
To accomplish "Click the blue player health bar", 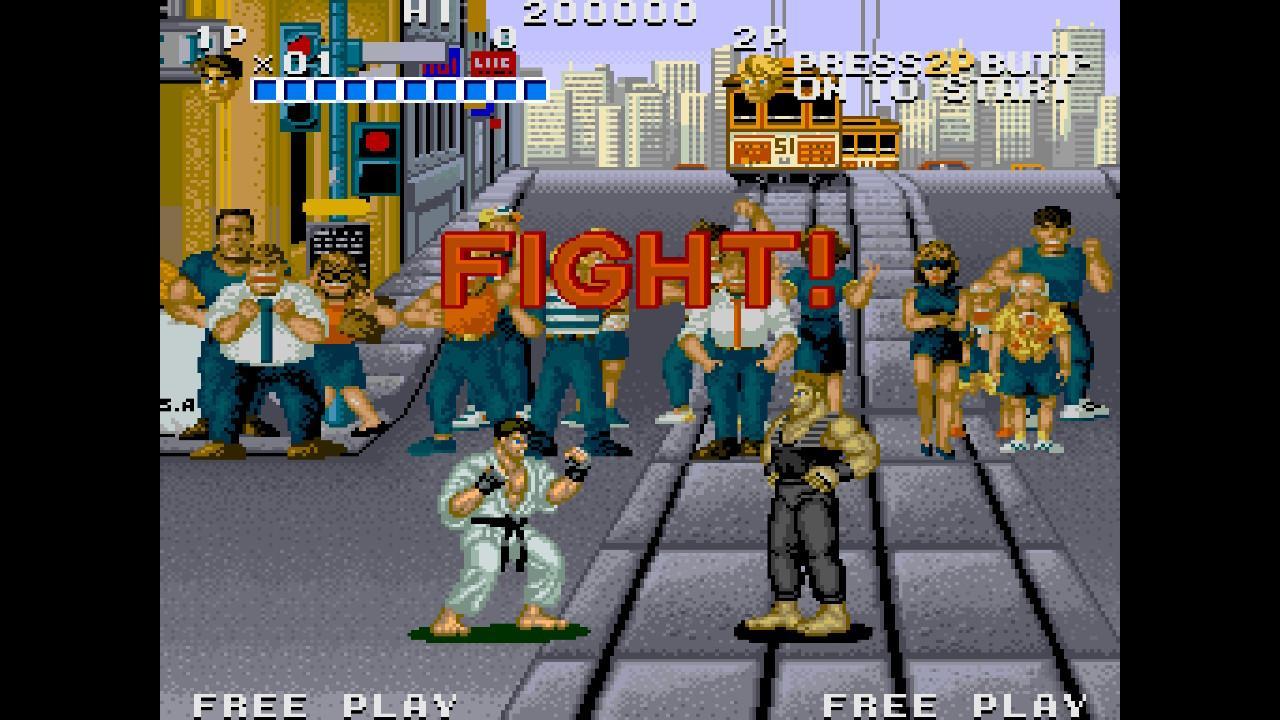I will pyautogui.click(x=398, y=90).
